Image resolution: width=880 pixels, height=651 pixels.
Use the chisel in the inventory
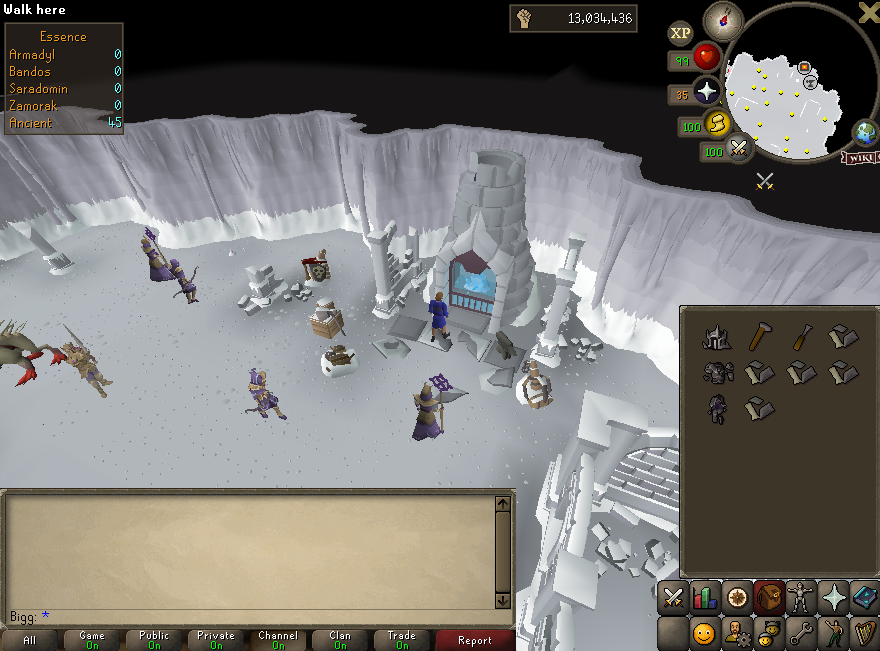pos(802,338)
